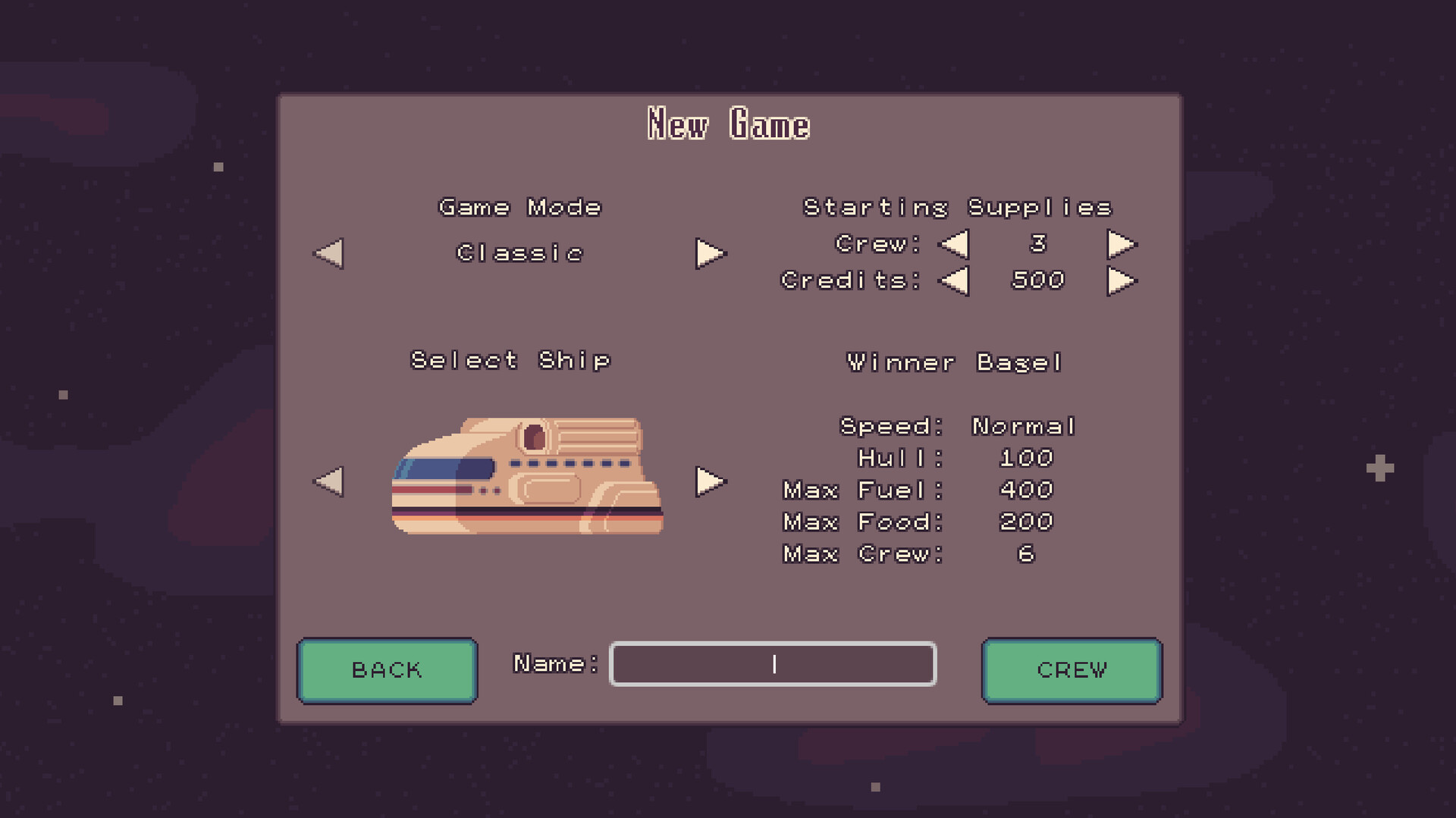Click the New Game title heading
The image size is (1456, 818).
click(728, 123)
